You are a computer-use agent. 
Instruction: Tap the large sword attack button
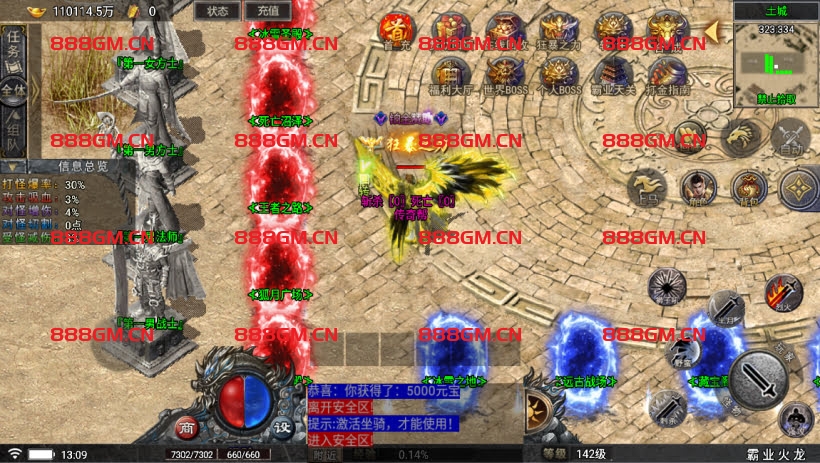758,378
